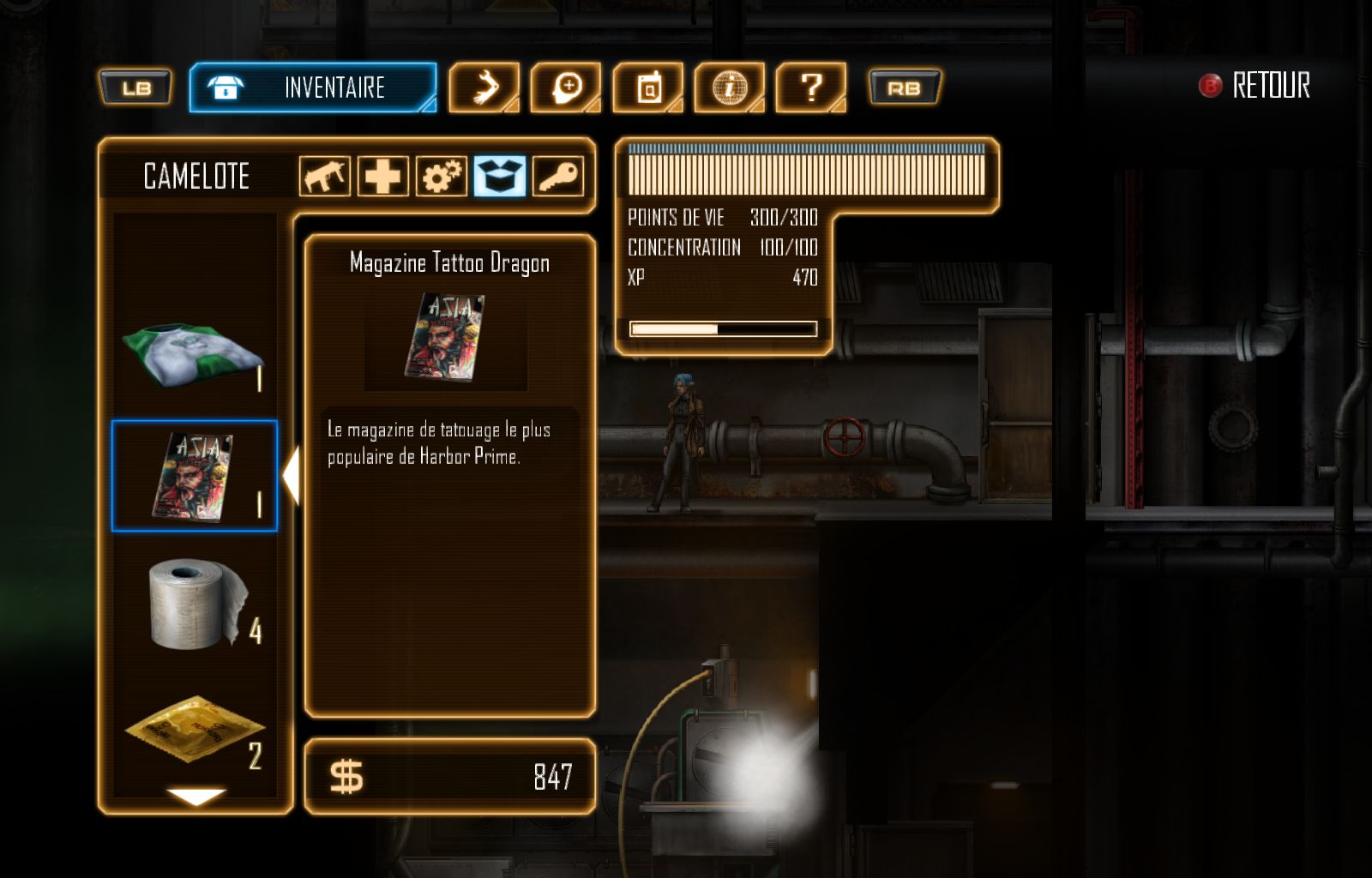Select the gold foil packet item
The height and width of the screenshot is (878, 1372).
click(x=195, y=729)
